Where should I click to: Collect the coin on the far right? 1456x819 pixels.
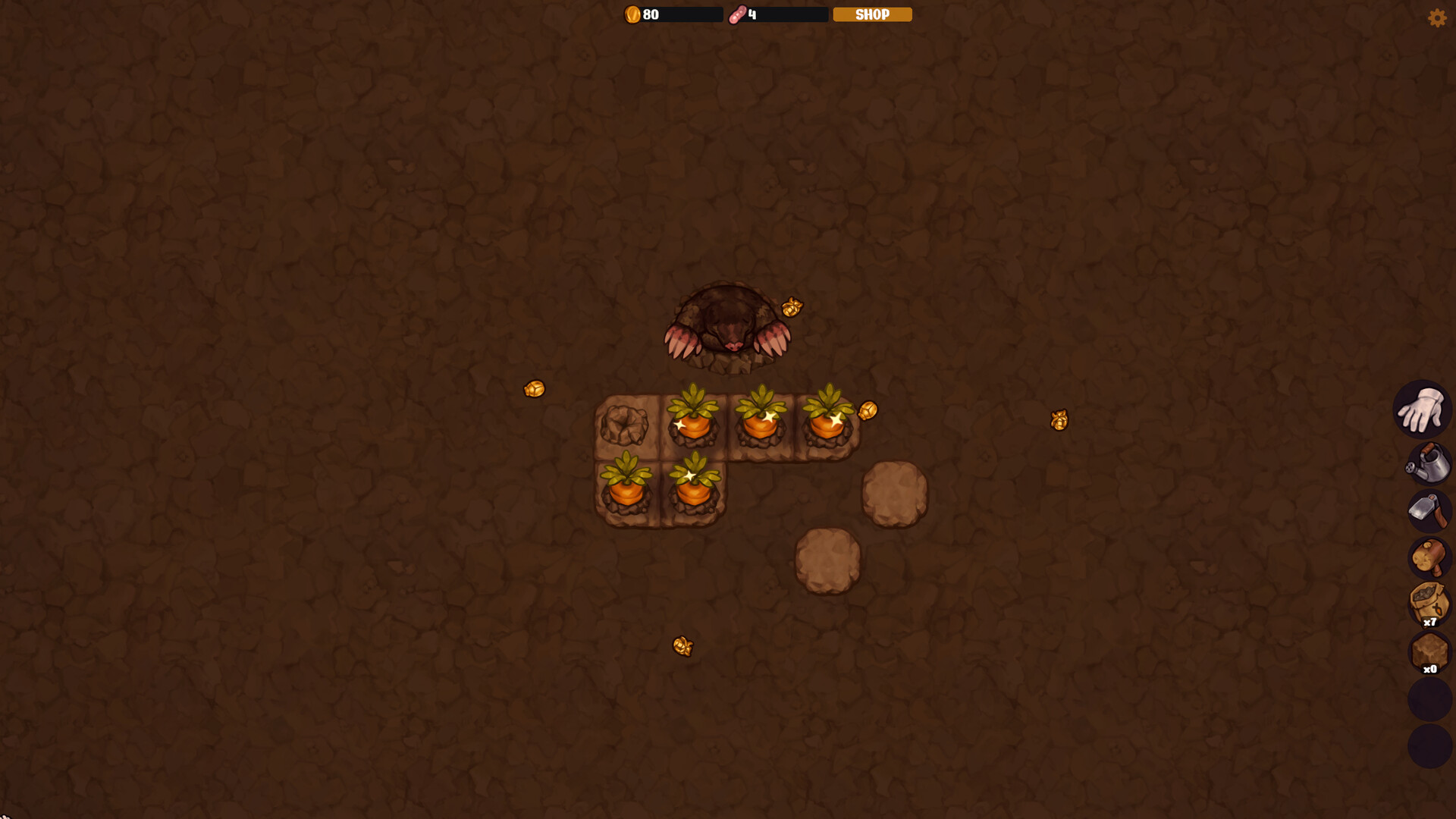tap(1058, 421)
